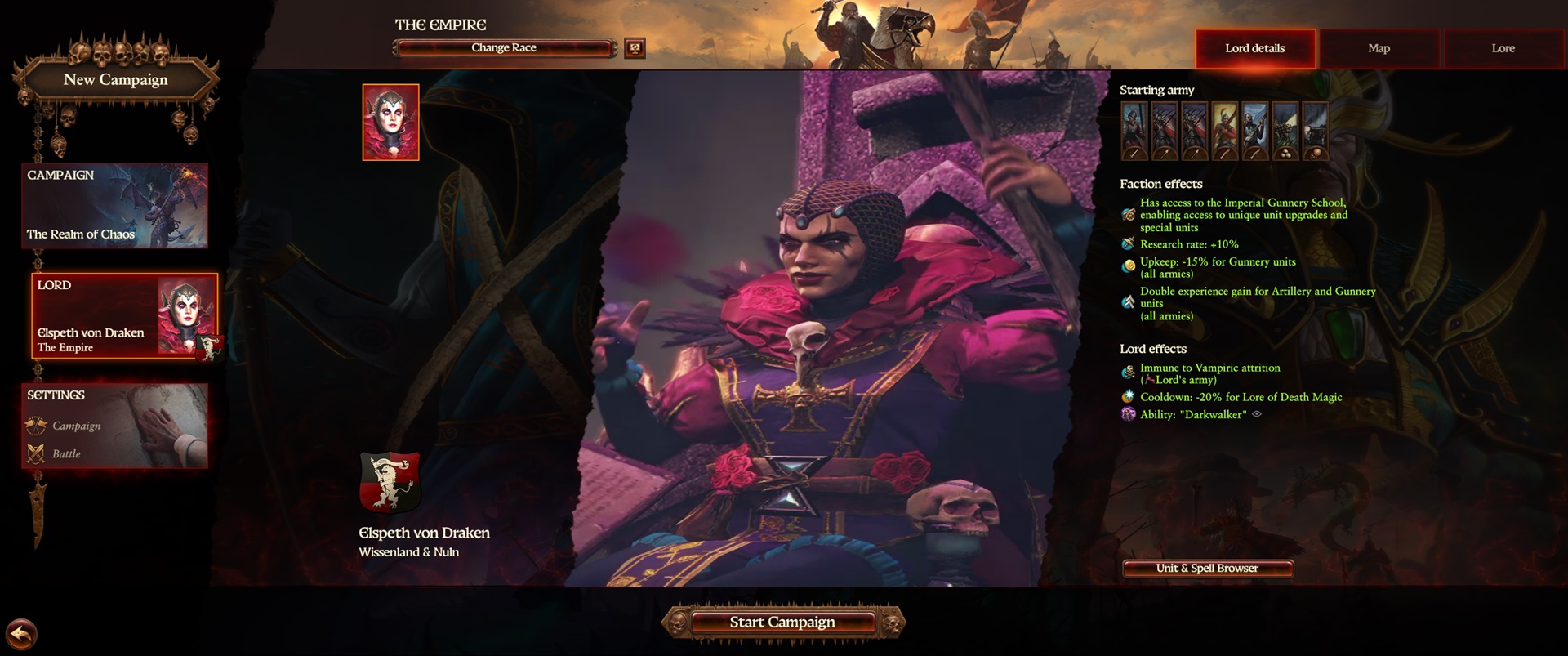Click the Darkwalker ability icon
Image resolution: width=1568 pixels, height=656 pixels.
pyautogui.click(x=1128, y=415)
